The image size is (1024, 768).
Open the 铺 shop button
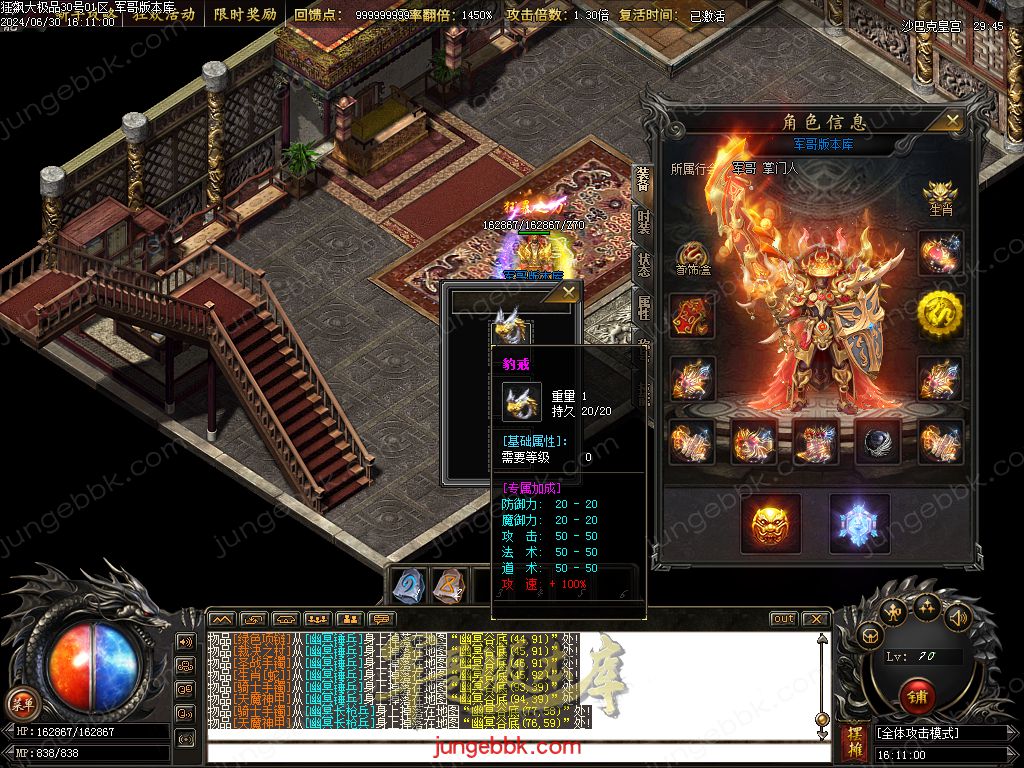pyautogui.click(x=915, y=695)
